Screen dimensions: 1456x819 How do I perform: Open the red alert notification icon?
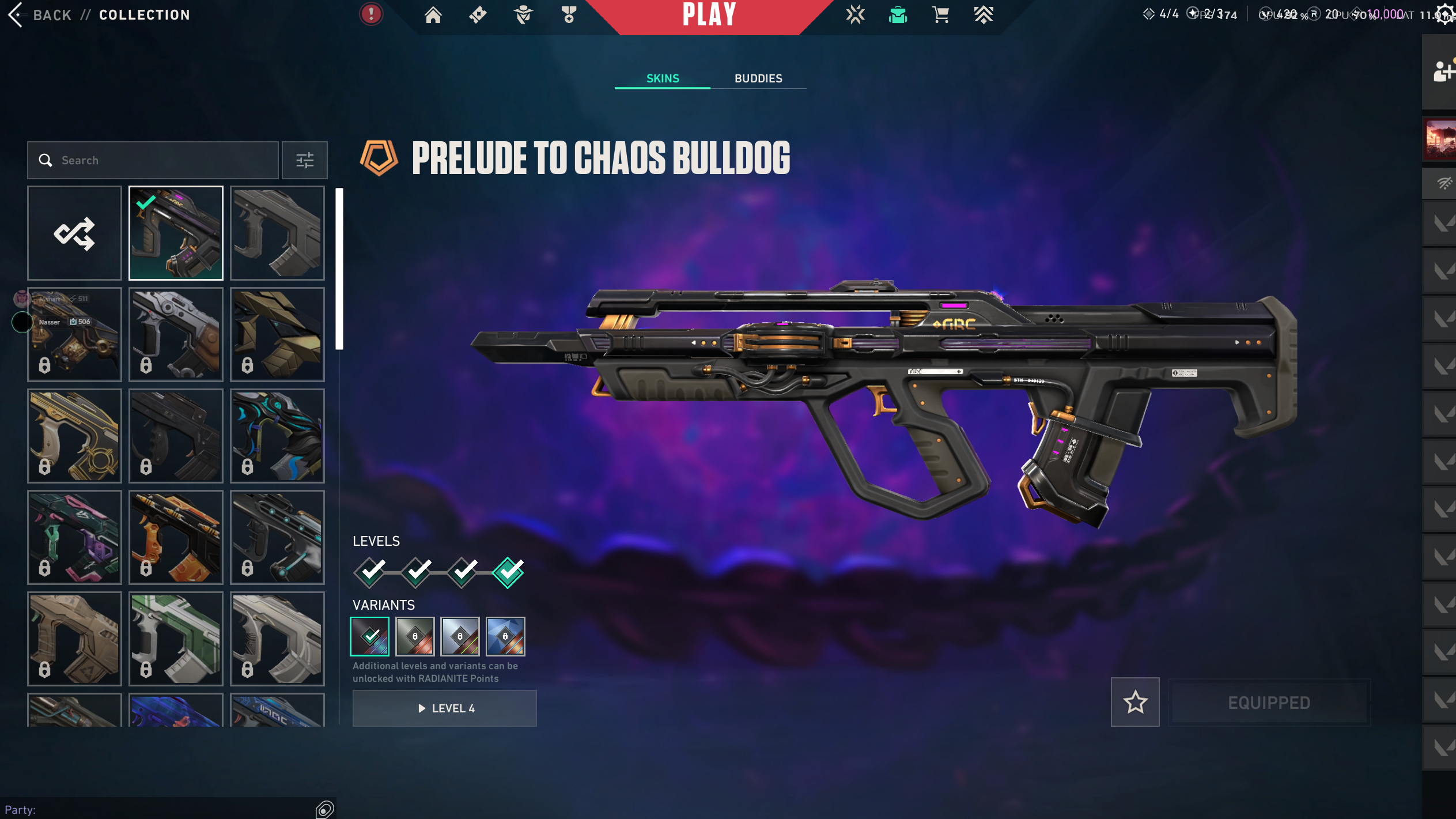tap(372, 14)
